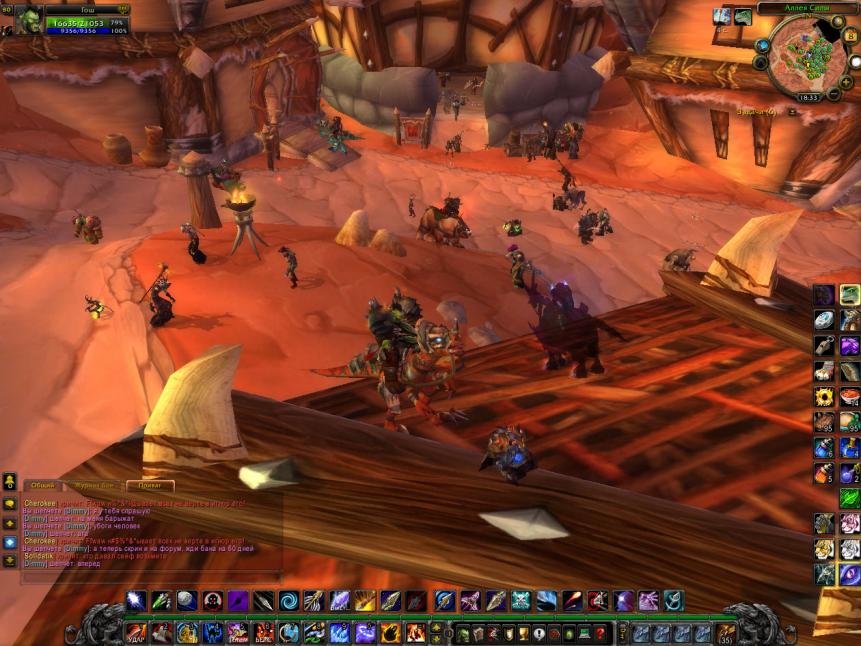861x646 pixels.
Task: Switch to the Журнал боя chat tab
Action: (95, 485)
